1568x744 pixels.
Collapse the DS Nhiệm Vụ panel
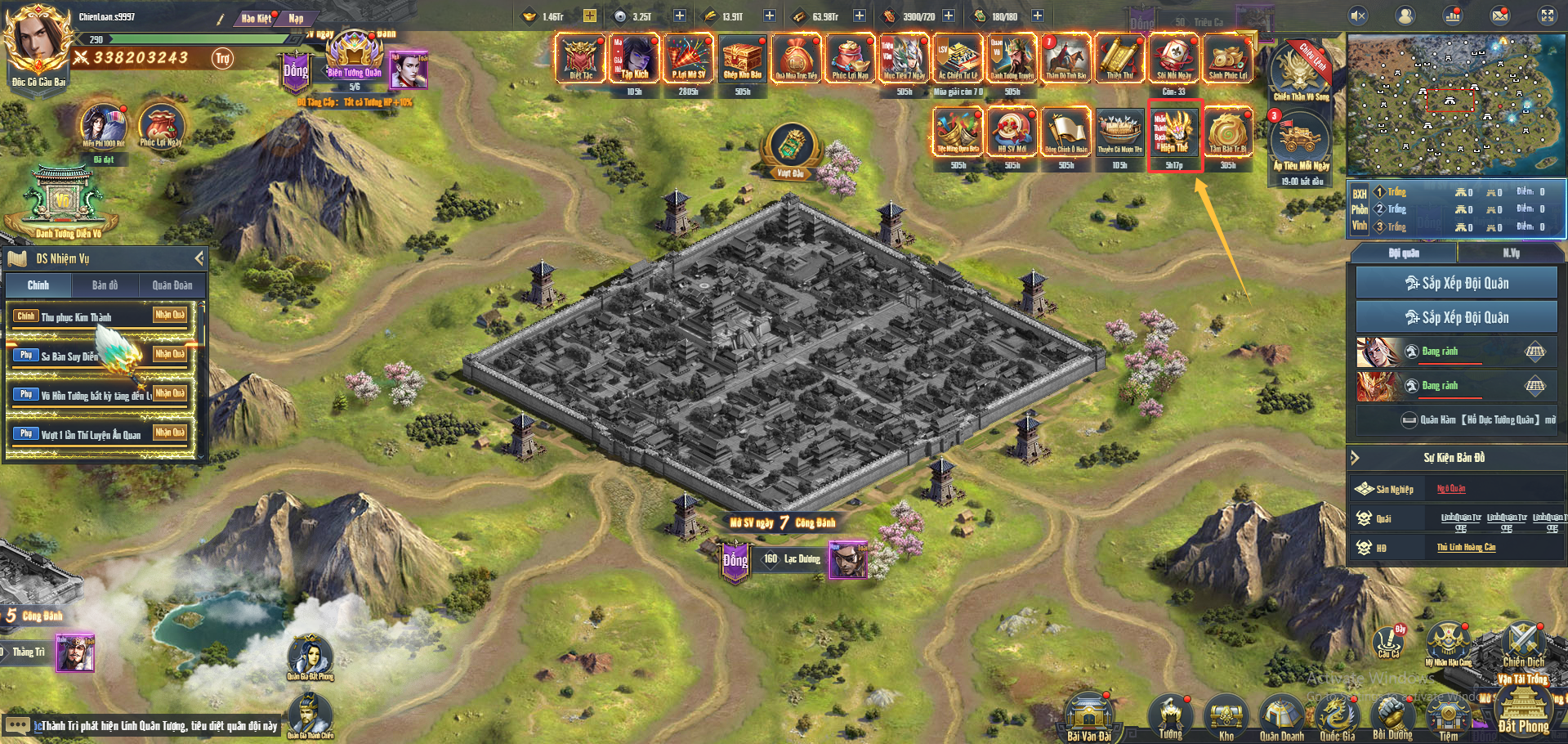pos(199,258)
